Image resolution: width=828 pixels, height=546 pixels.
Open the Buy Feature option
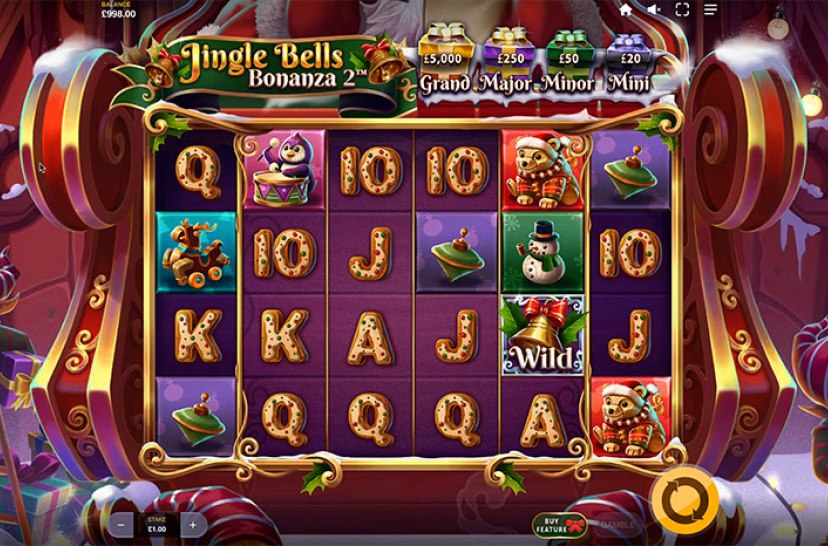[559, 523]
